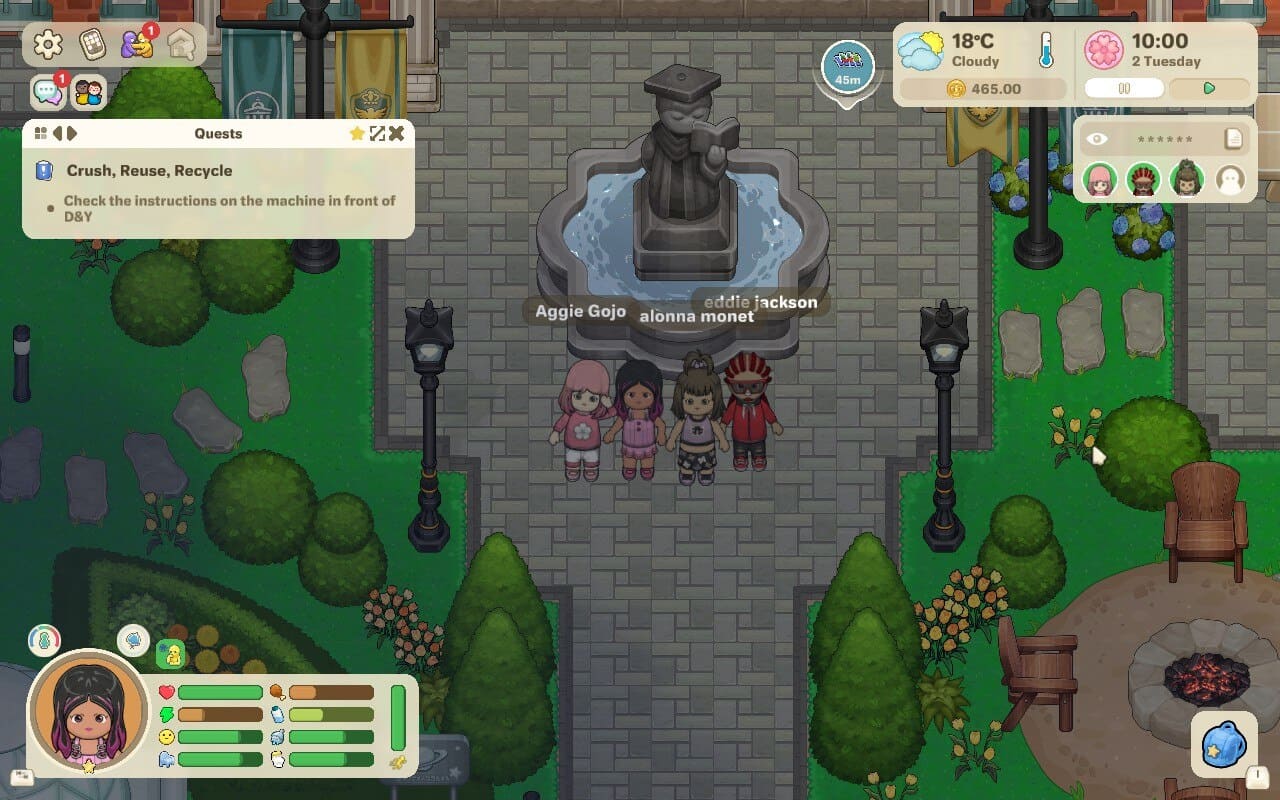Select the Crush, Reuse, Recycle quest
The width and height of the screenshot is (1280, 800).
click(x=149, y=171)
